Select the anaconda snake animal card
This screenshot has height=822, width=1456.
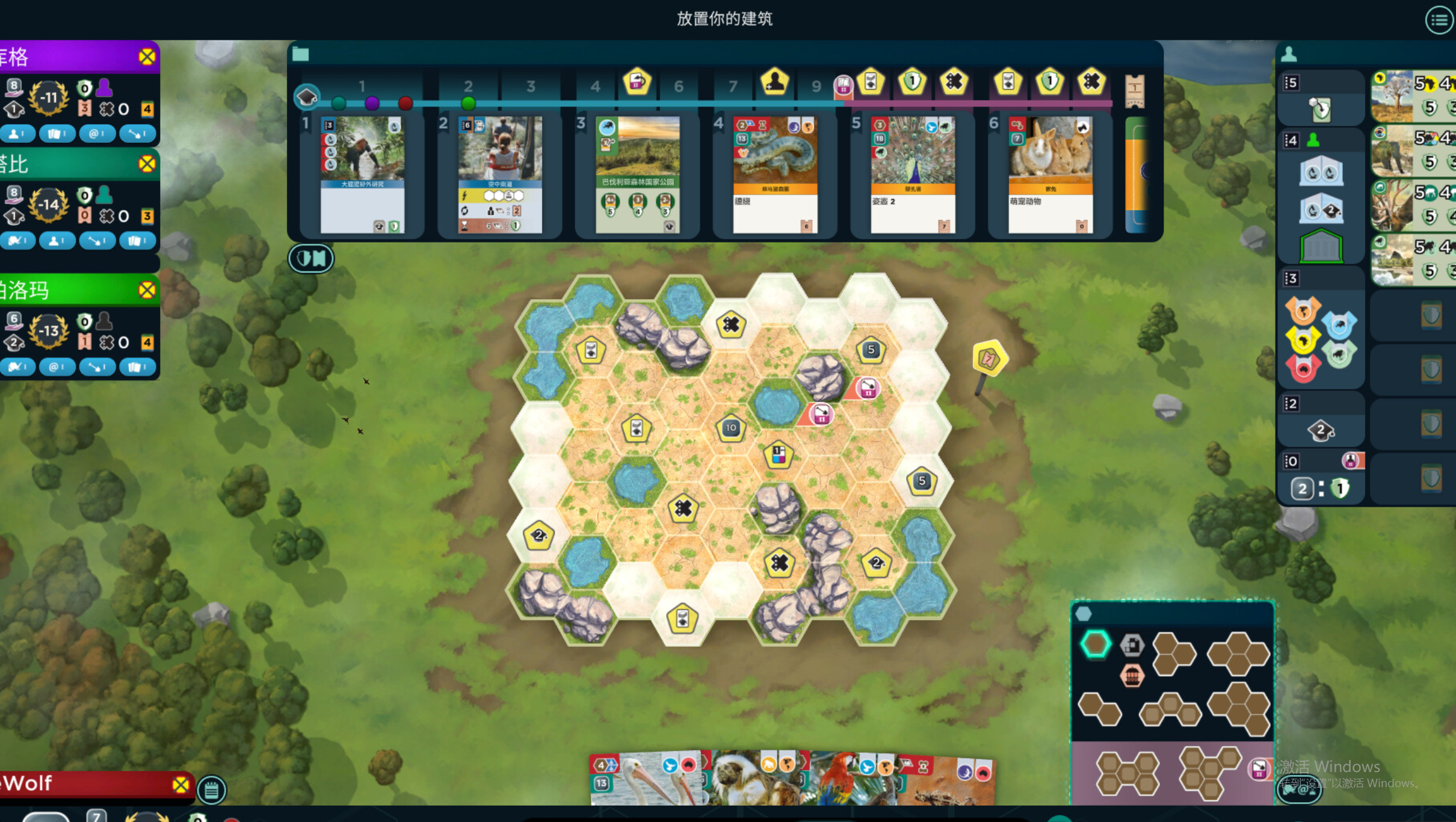click(775, 175)
